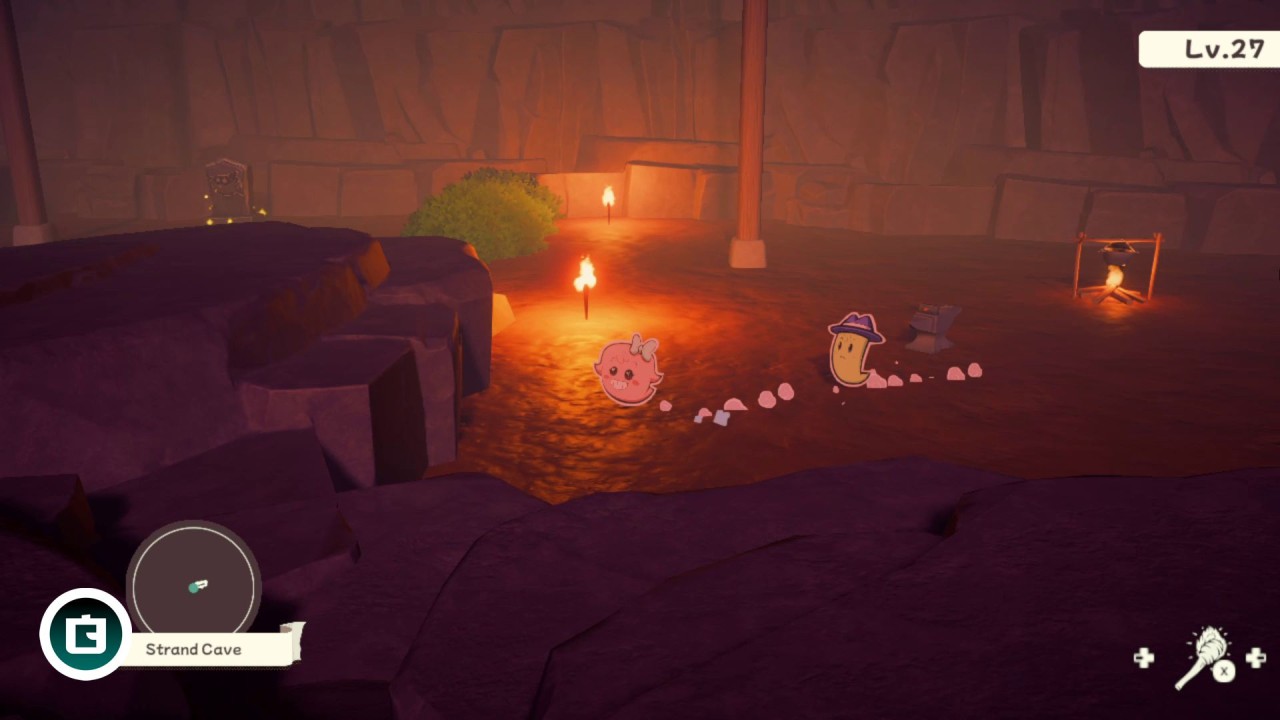
Task: Open the circular minimap
Action: coord(193,583)
